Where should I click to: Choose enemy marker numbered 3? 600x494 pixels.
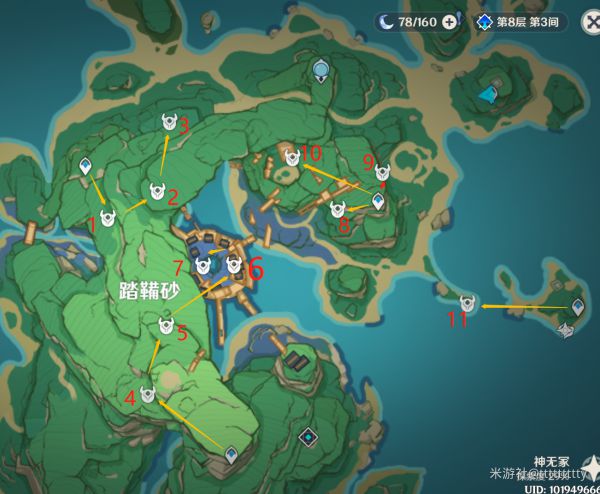tap(172, 122)
